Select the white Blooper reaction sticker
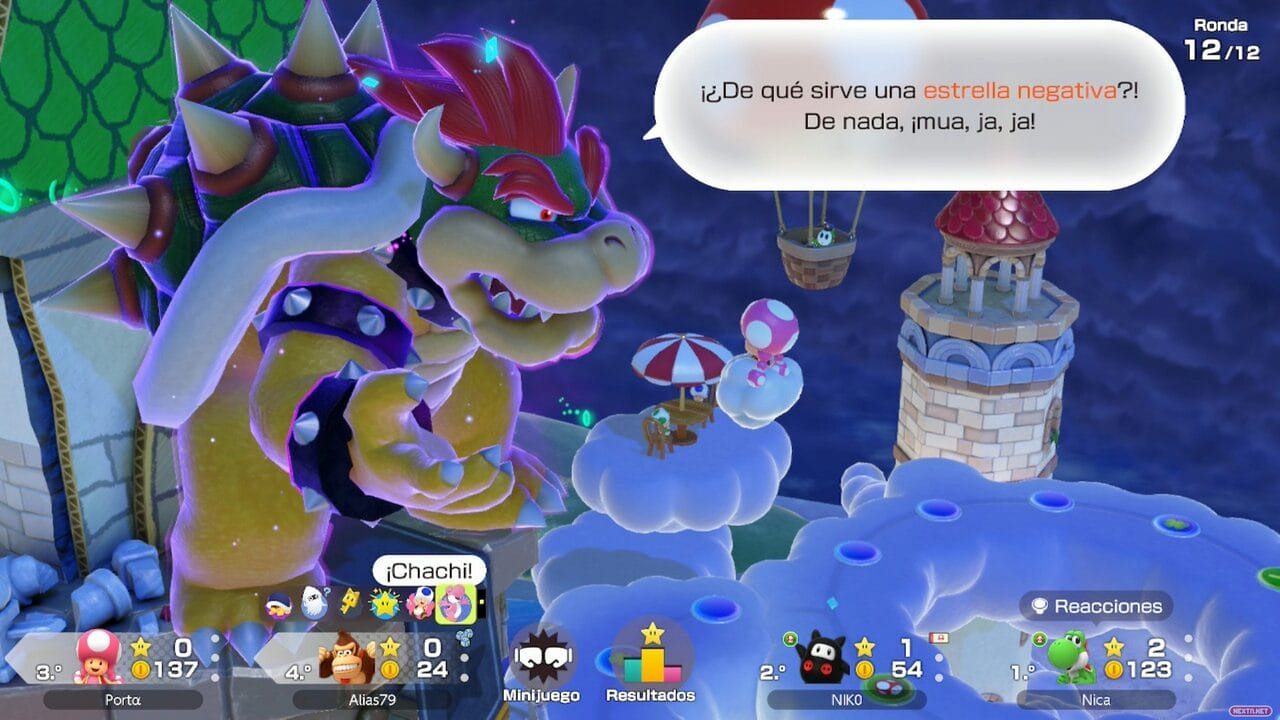This screenshot has width=1280, height=720. [314, 602]
